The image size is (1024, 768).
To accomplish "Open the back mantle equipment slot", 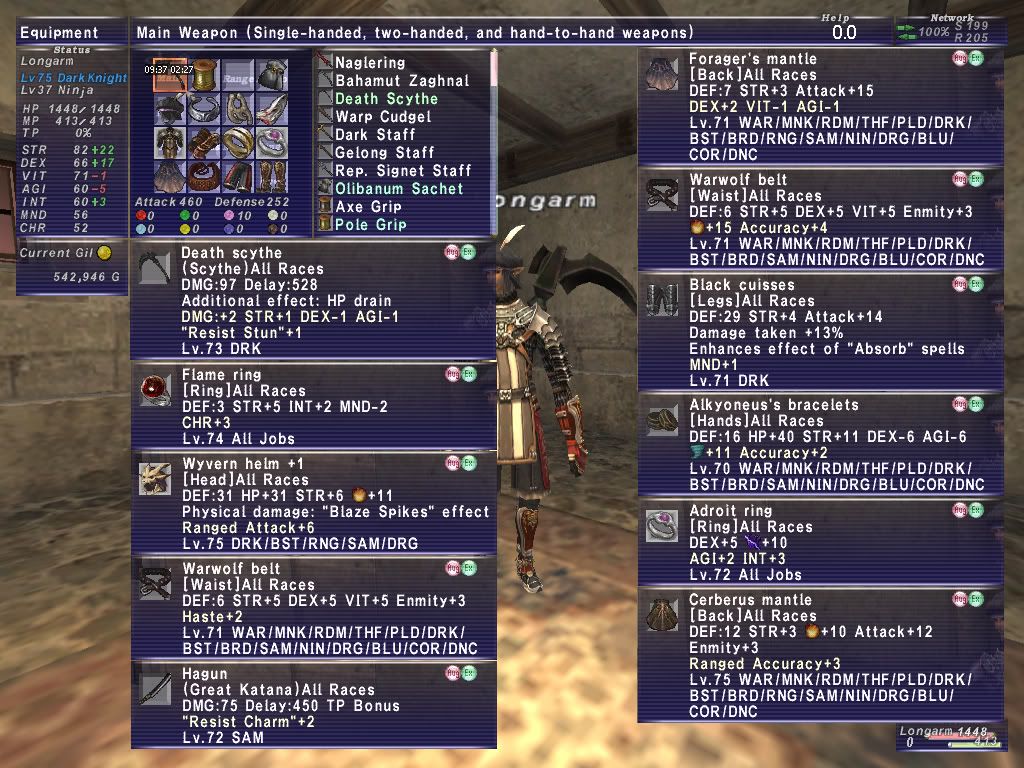I will pos(170,176).
